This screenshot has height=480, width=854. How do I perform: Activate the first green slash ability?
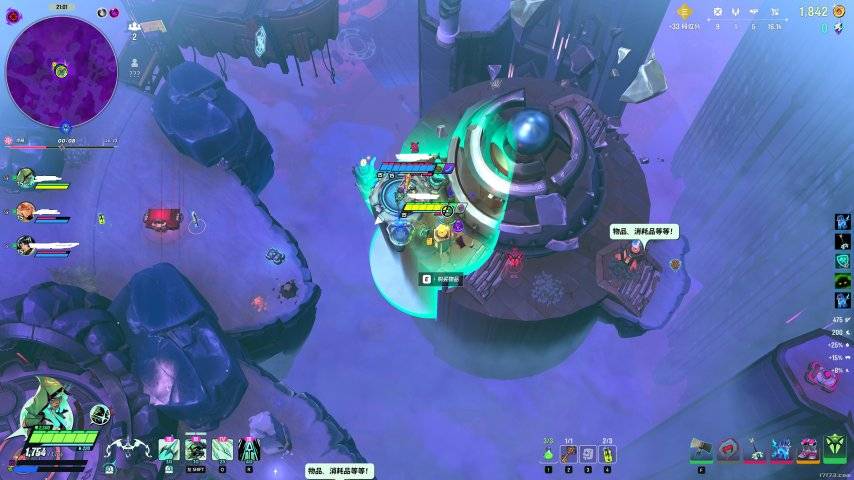168,450
